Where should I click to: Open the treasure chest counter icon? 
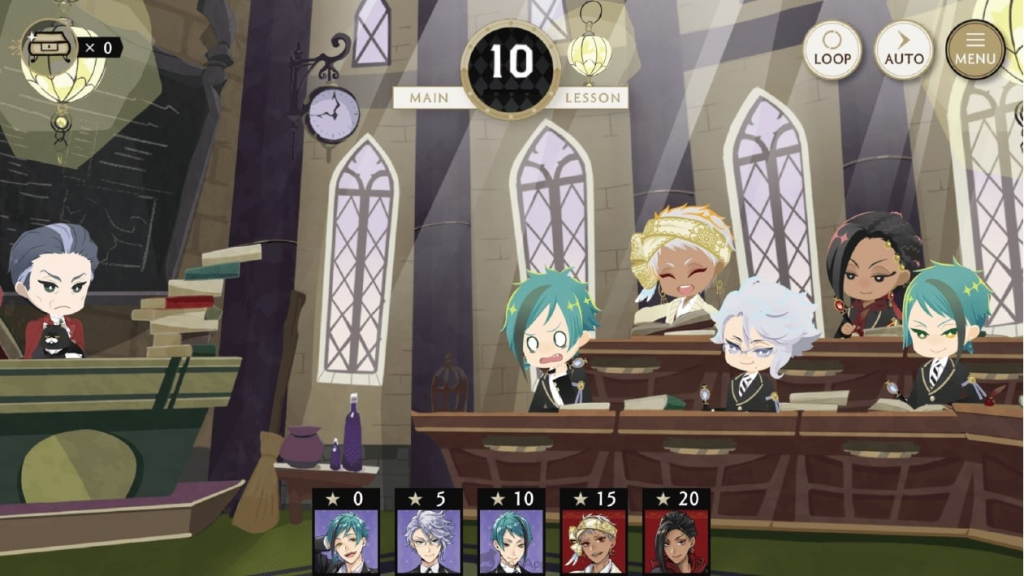tap(48, 46)
